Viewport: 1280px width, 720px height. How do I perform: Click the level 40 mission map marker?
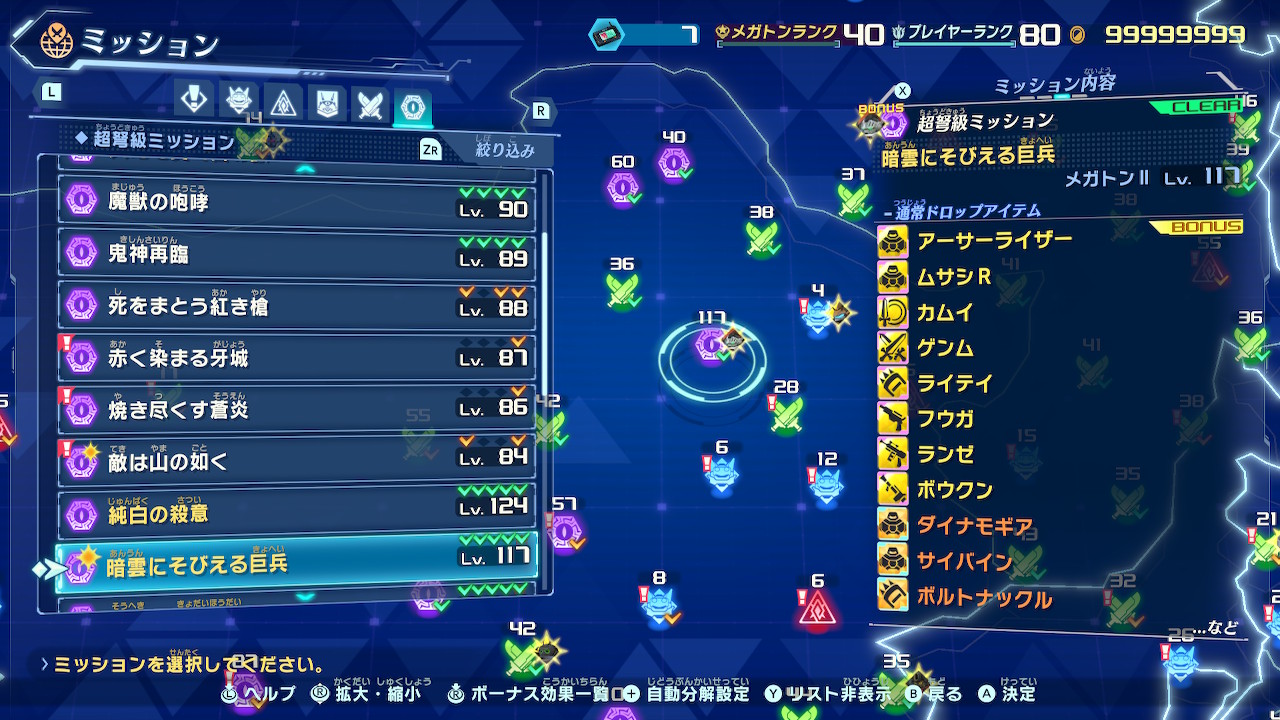673,161
